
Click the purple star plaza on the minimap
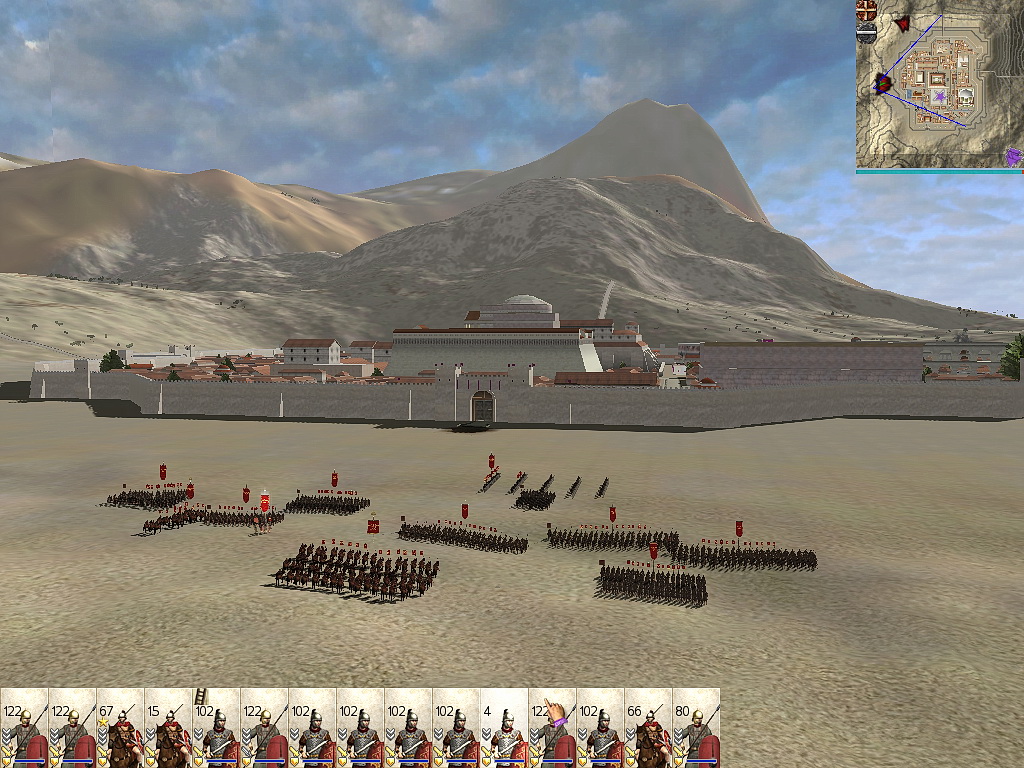[940, 97]
